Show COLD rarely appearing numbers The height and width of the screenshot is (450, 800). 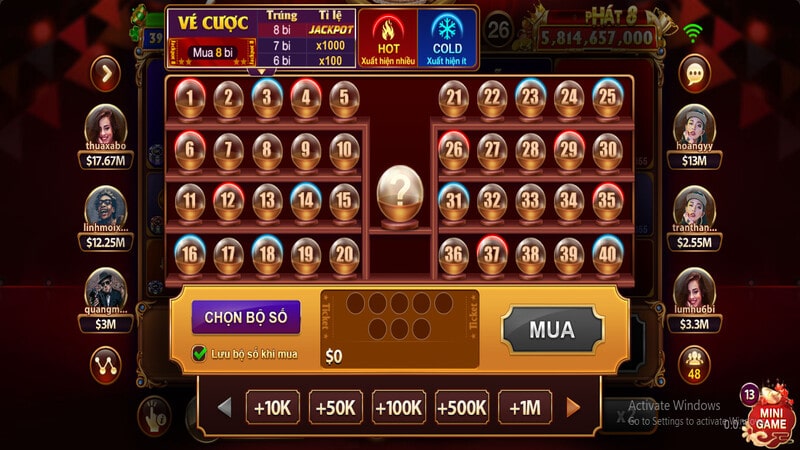point(447,40)
